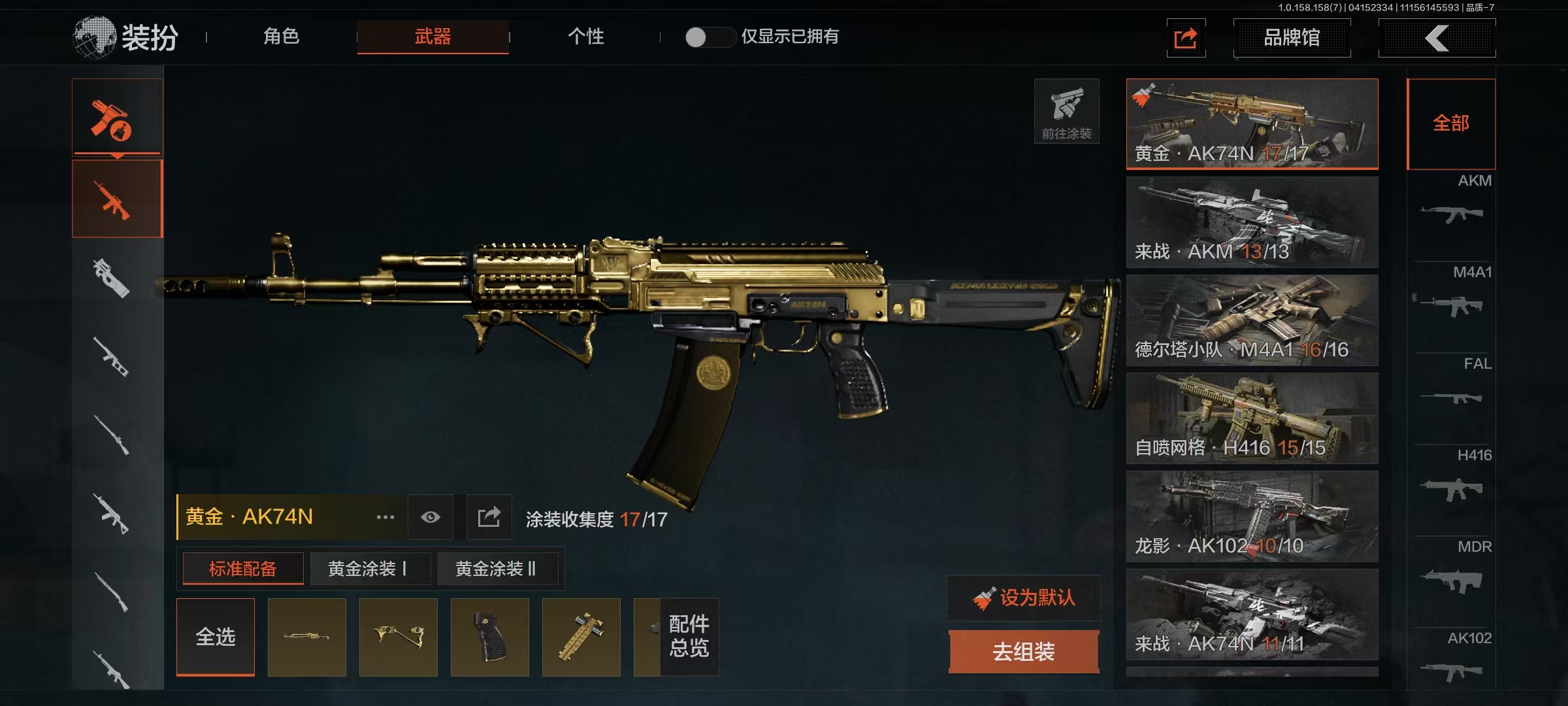Toggle 仅显示已拥有 switch

coord(710,37)
